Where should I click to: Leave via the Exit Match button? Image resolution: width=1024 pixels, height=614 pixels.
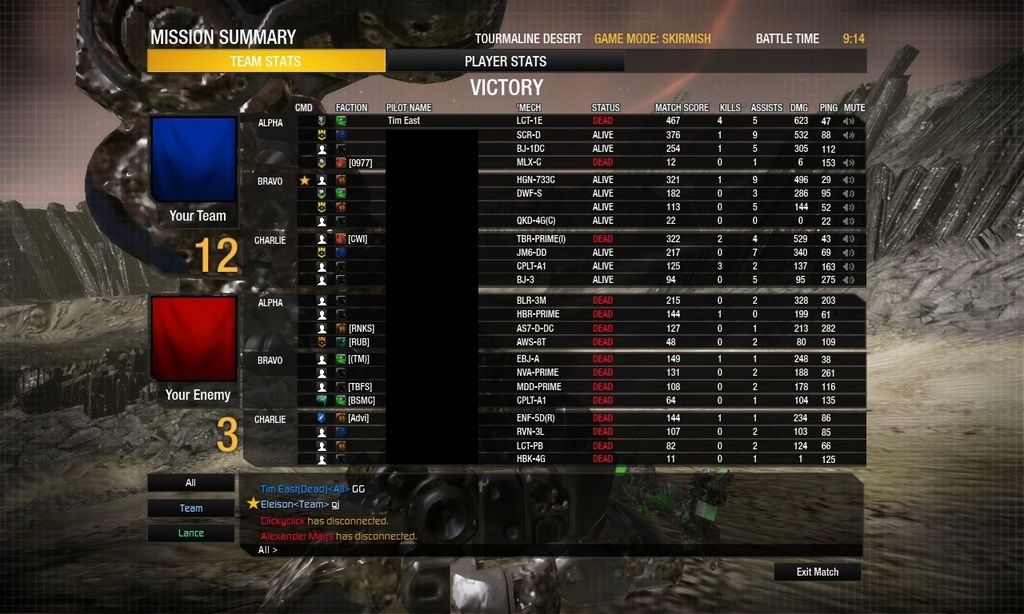pyautogui.click(x=817, y=572)
